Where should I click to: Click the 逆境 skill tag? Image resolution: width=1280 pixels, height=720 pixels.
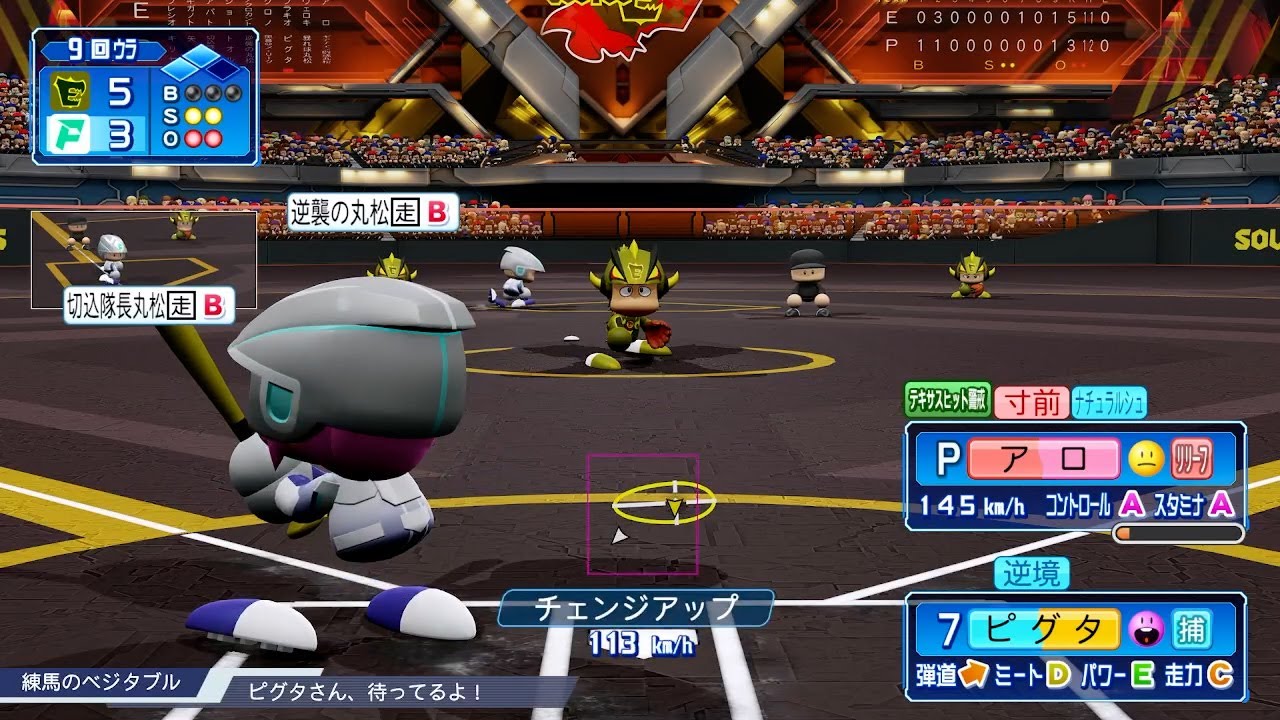coord(1032,573)
